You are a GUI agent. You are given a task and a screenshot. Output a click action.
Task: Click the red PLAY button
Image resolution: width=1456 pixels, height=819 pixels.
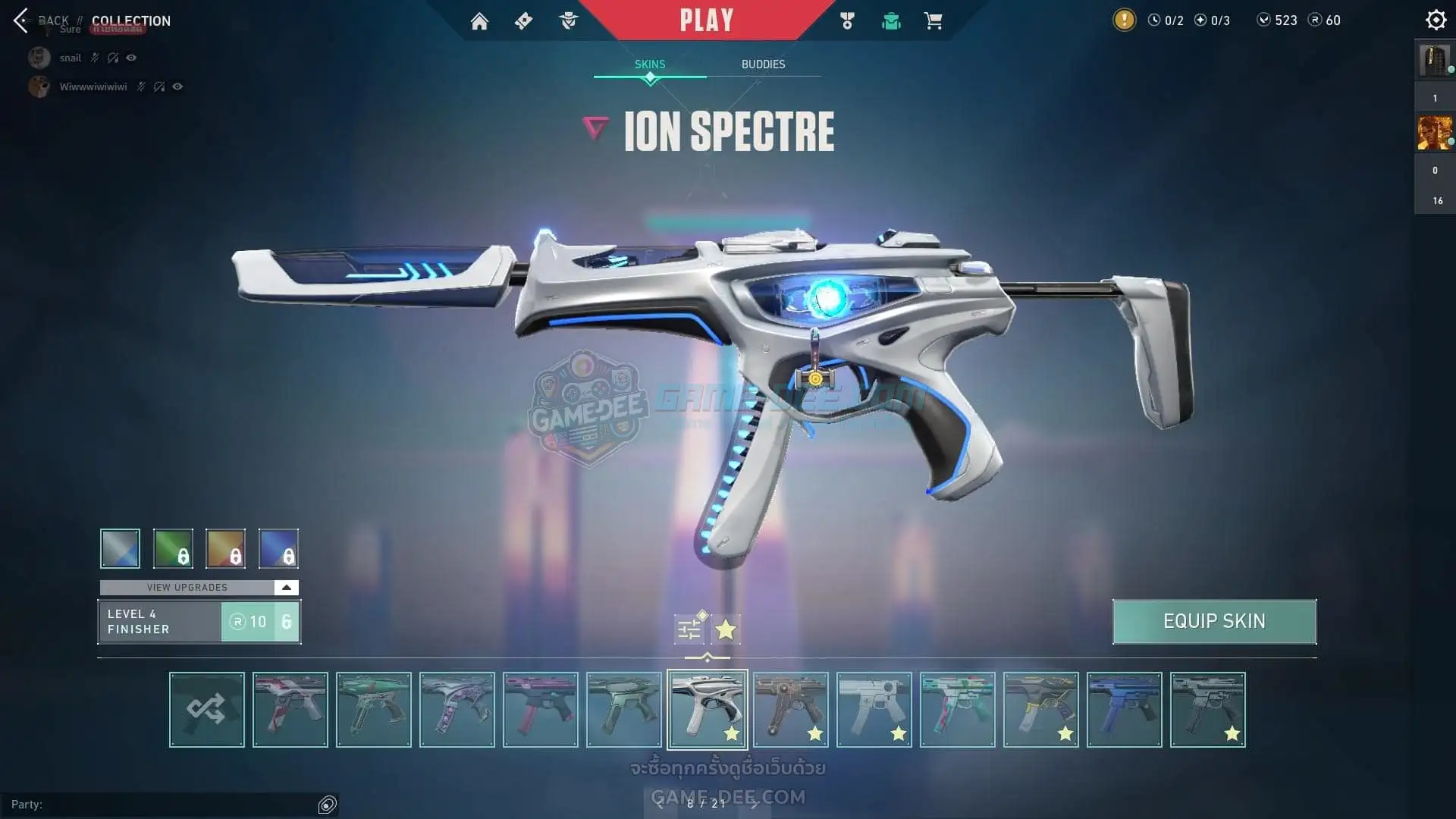coord(706,20)
